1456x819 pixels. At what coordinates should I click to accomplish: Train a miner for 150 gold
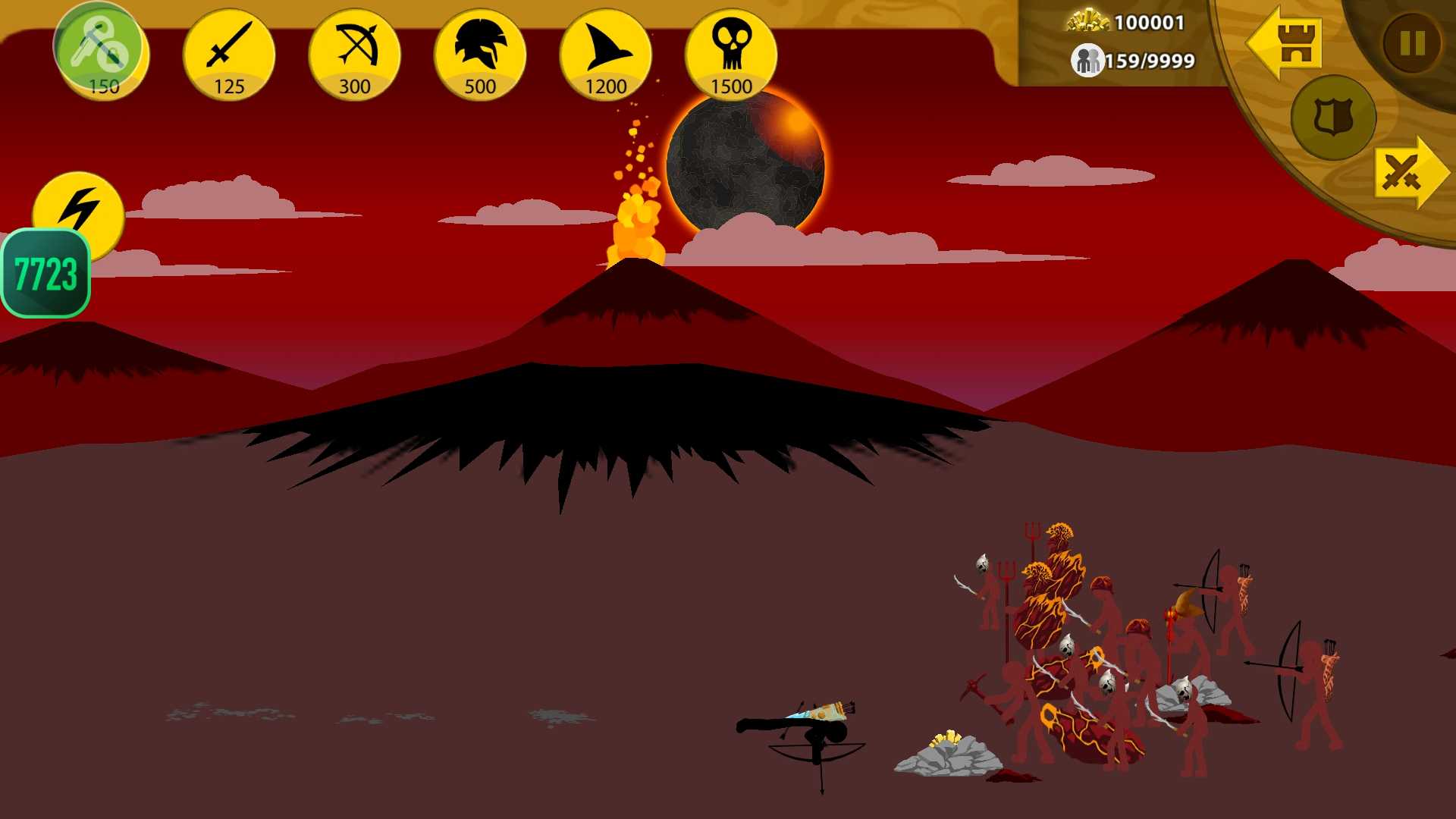(102, 53)
